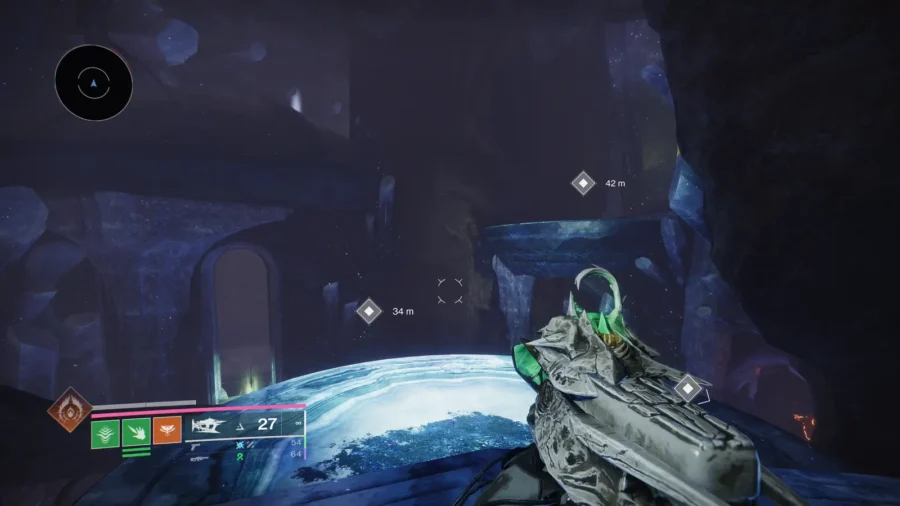The height and width of the screenshot is (506, 900).
Task: Select the green class ability icon
Action: [x=106, y=433]
